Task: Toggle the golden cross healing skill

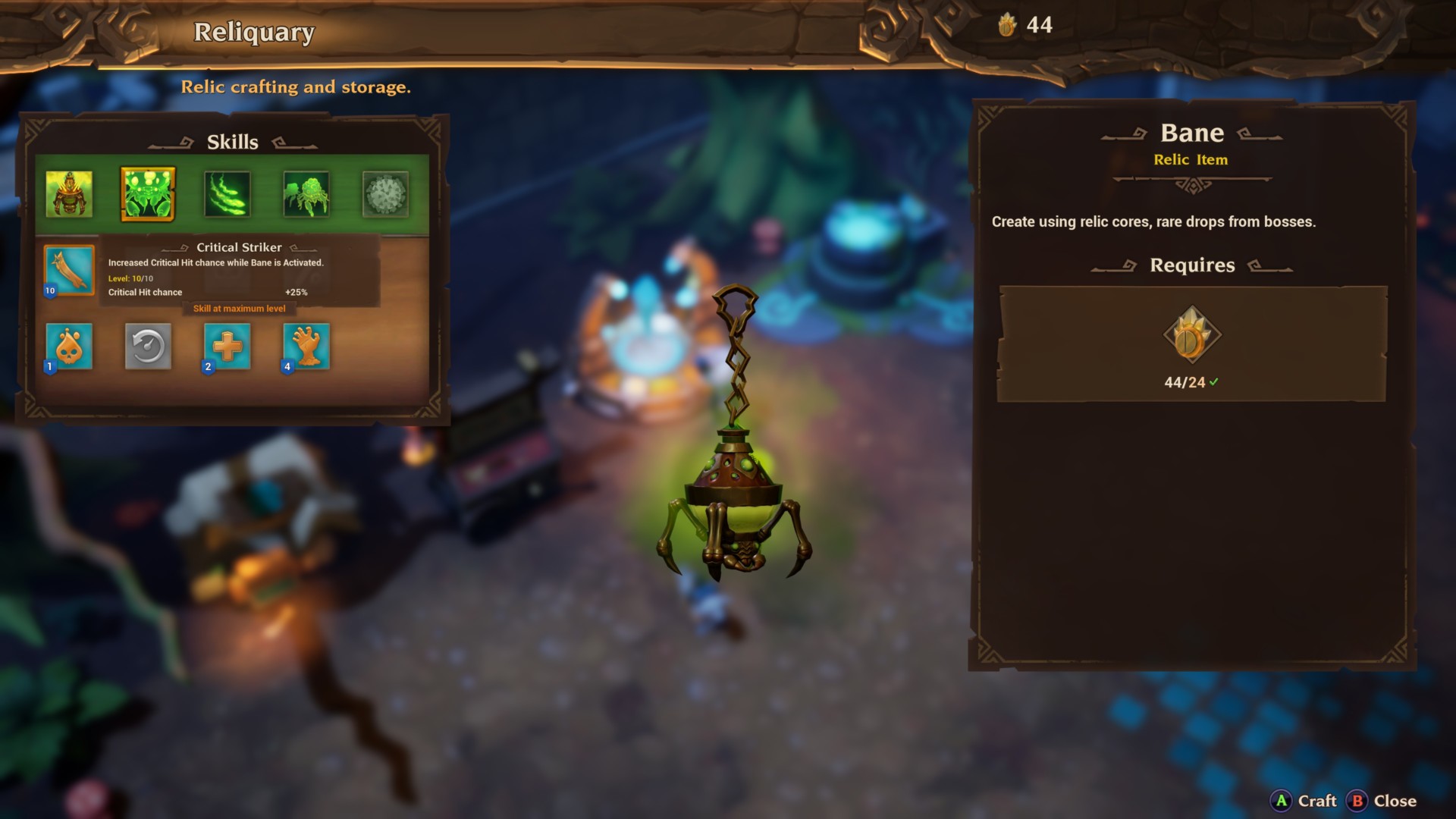Action: pyautogui.click(x=227, y=347)
